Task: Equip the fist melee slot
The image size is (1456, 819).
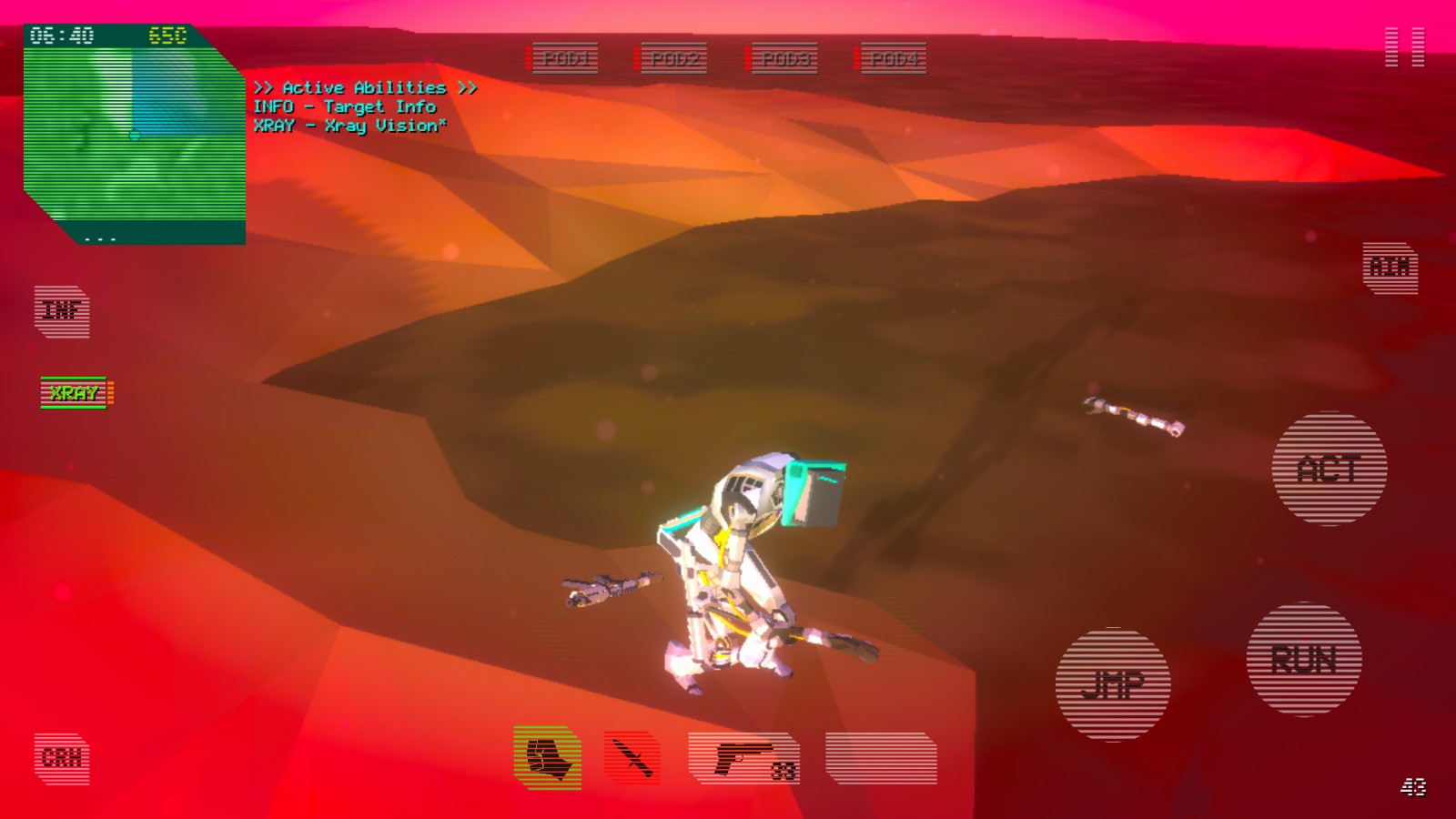Action: [x=548, y=758]
